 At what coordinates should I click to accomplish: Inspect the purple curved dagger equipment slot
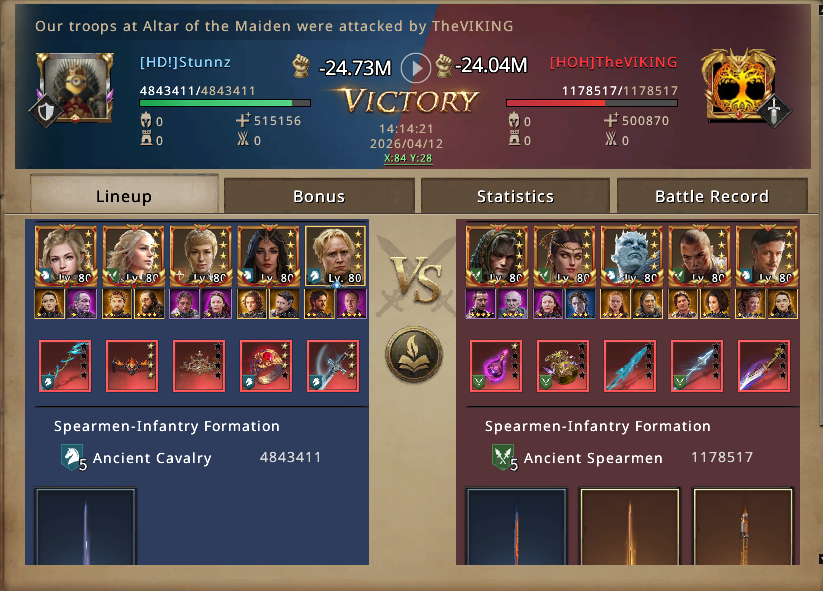tap(764, 366)
